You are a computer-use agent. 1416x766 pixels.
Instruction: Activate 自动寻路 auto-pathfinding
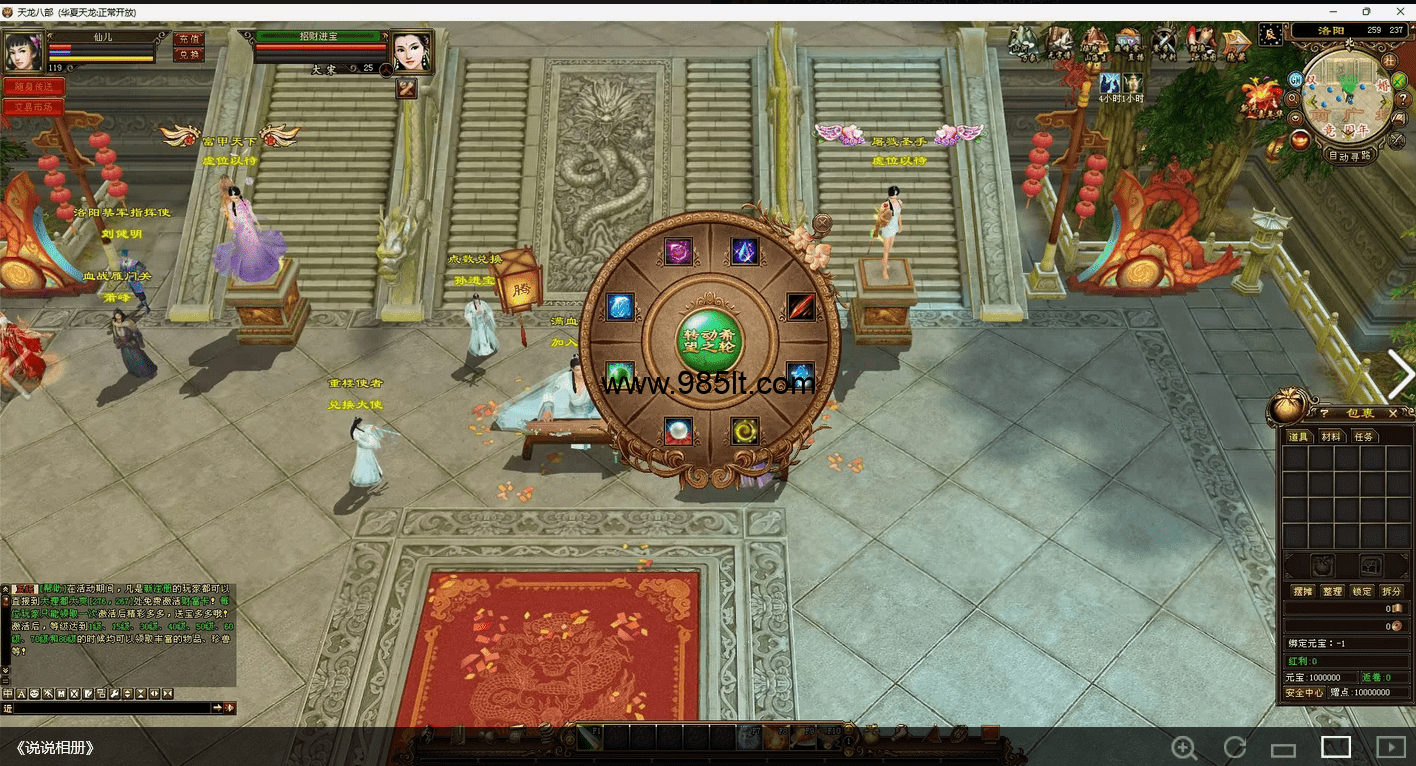pyautogui.click(x=1349, y=156)
